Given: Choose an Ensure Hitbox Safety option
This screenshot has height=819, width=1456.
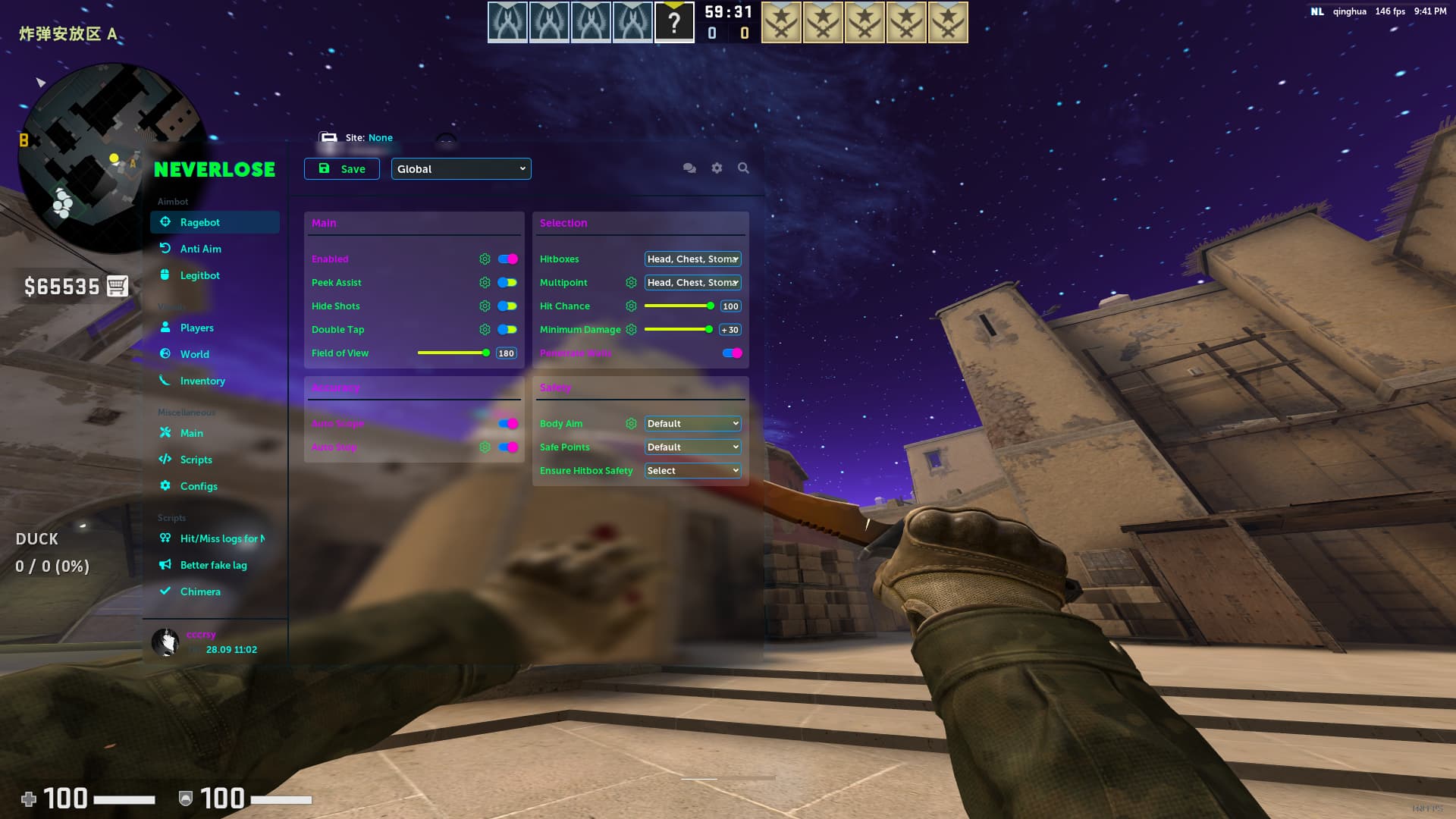Looking at the screenshot, I should tap(692, 471).
